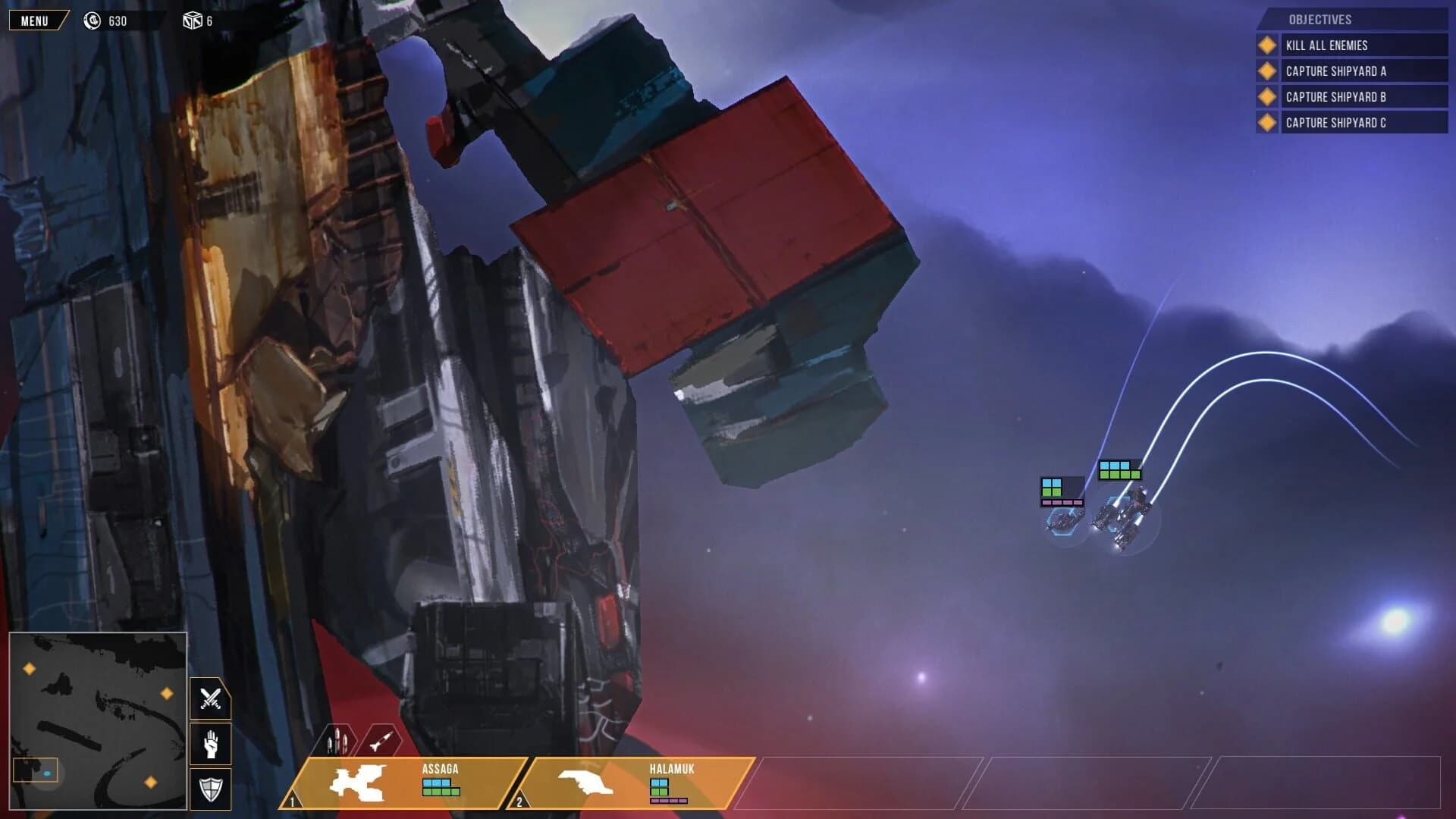The height and width of the screenshot is (819, 1456).
Task: Select the crossed-swords attack stance icon
Action: 212,699
